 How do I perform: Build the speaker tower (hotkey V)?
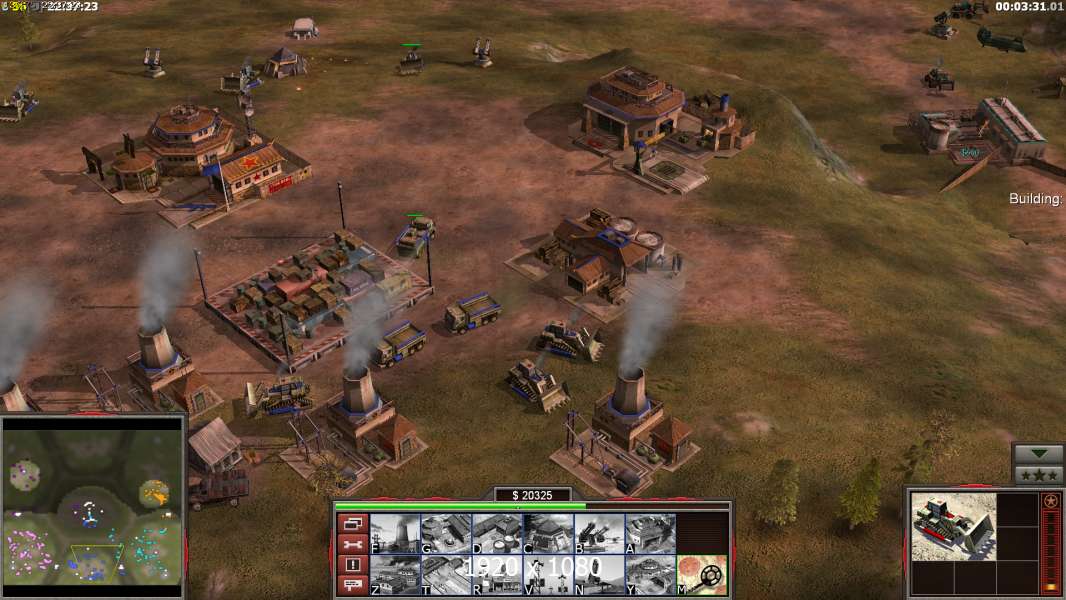pyautogui.click(x=548, y=575)
